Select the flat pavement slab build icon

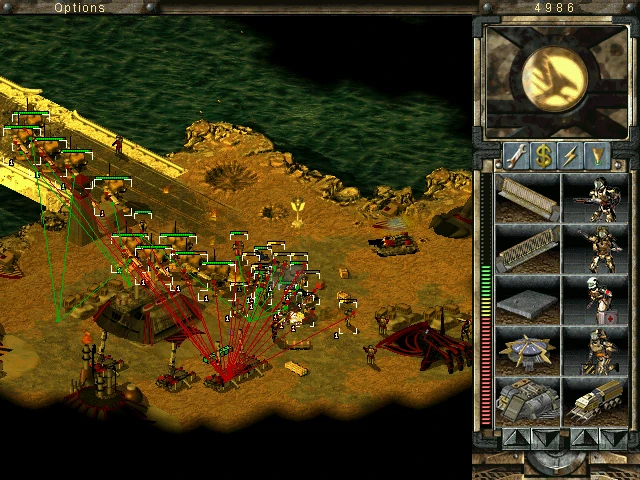[x=528, y=300]
